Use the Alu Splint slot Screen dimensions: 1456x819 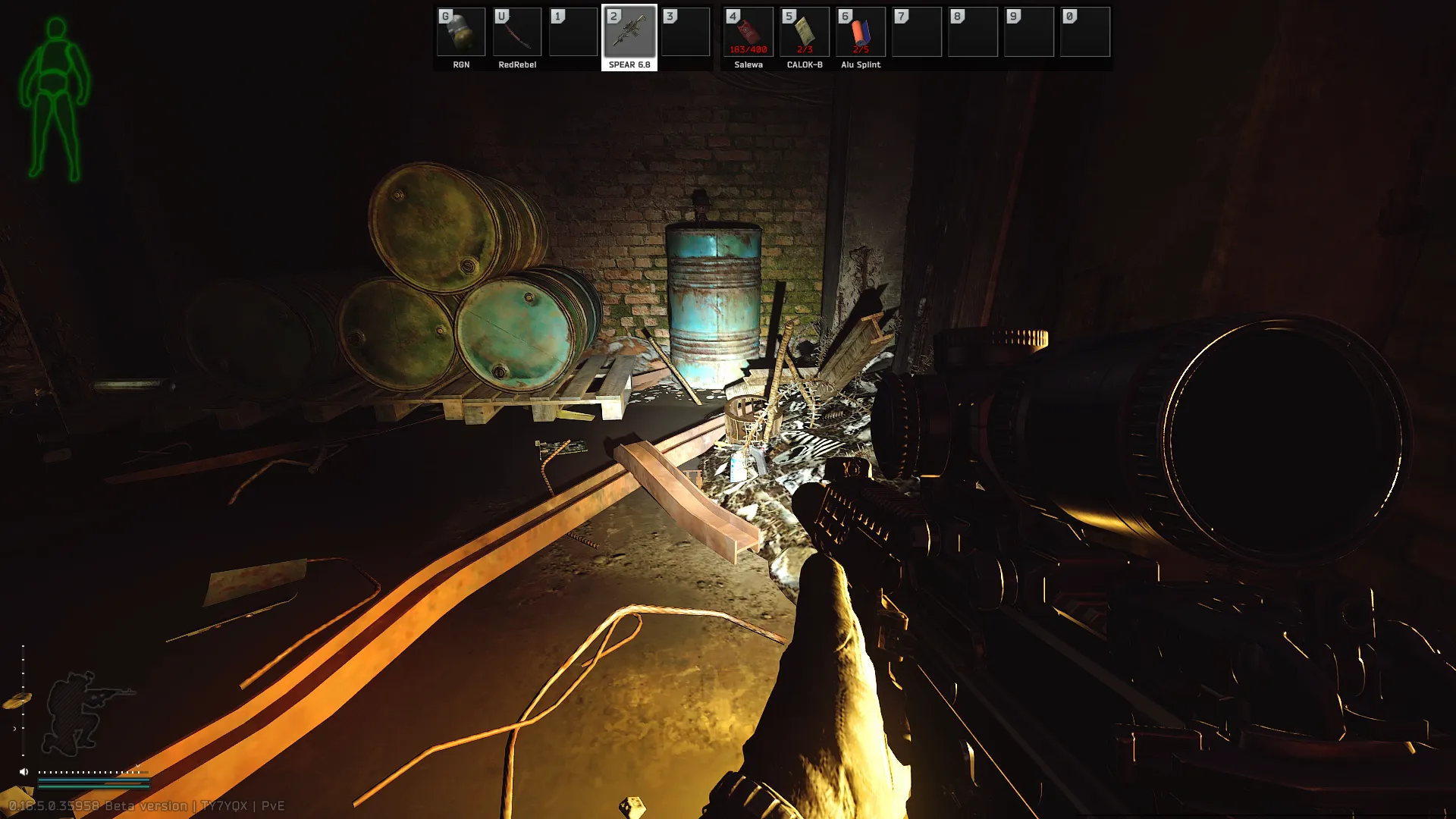861,33
